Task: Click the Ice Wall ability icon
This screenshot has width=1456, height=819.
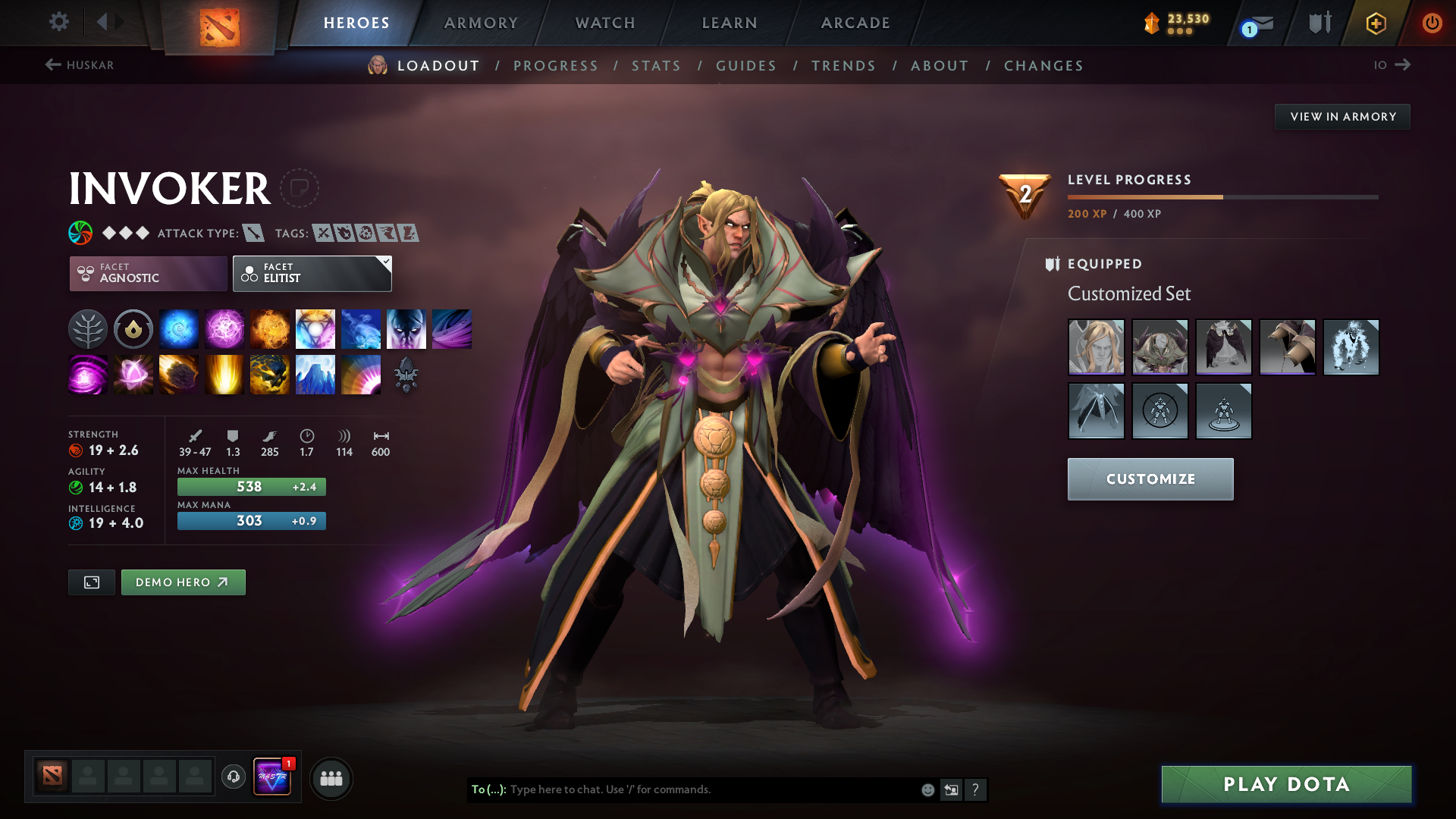Action: pos(315,374)
